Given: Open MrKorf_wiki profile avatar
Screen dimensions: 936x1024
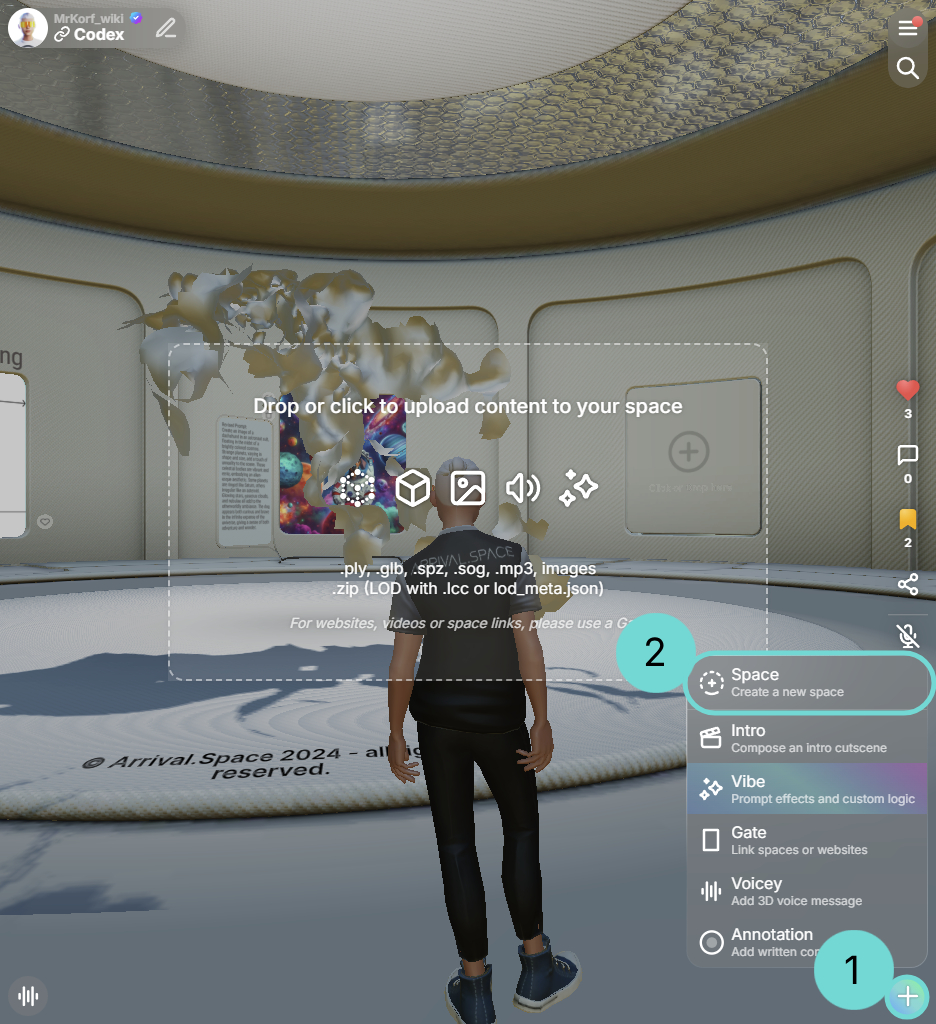Looking at the screenshot, I should pos(28,28).
